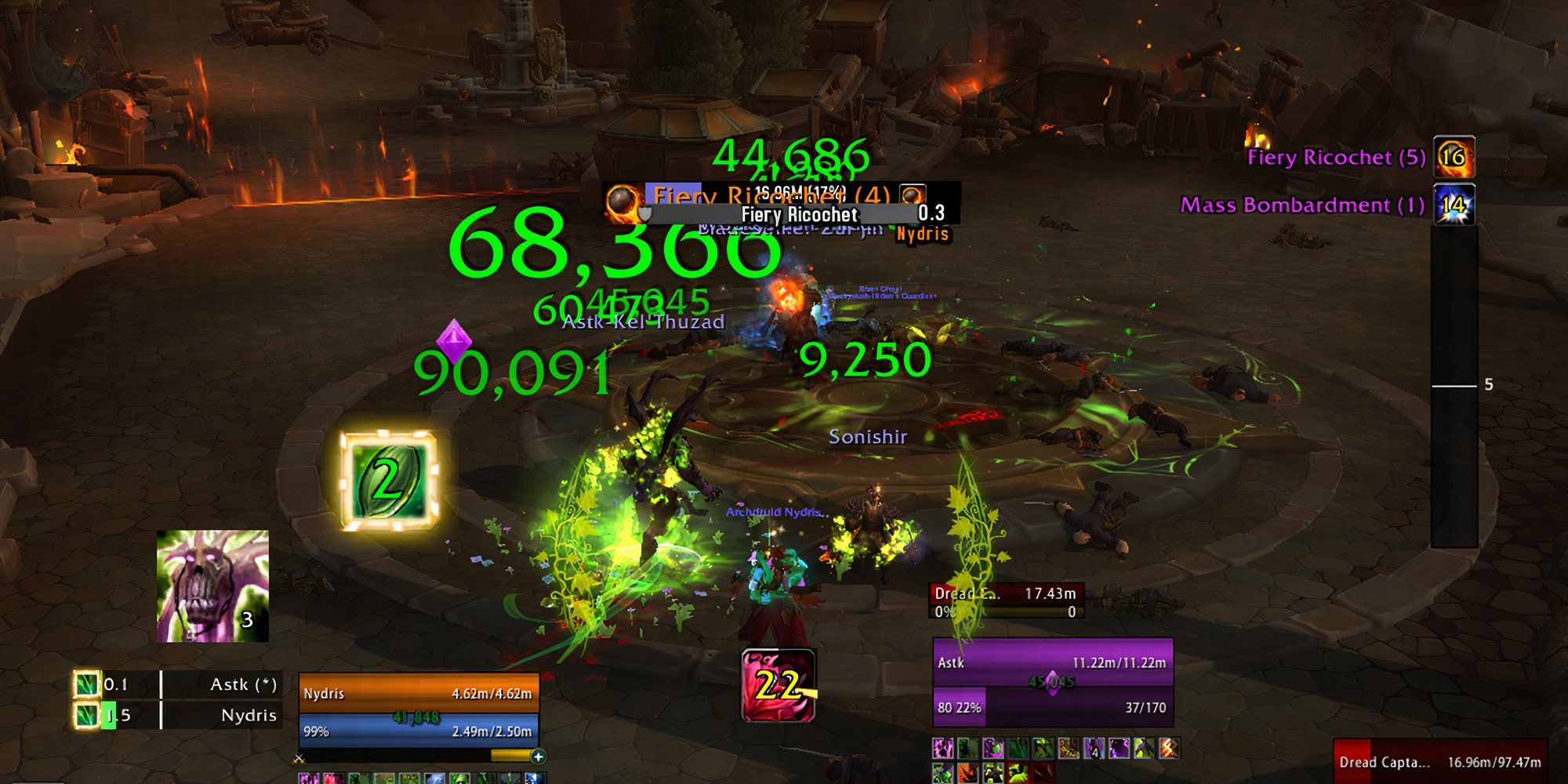Click the Sonishir nameplate text in the arena

click(x=868, y=437)
